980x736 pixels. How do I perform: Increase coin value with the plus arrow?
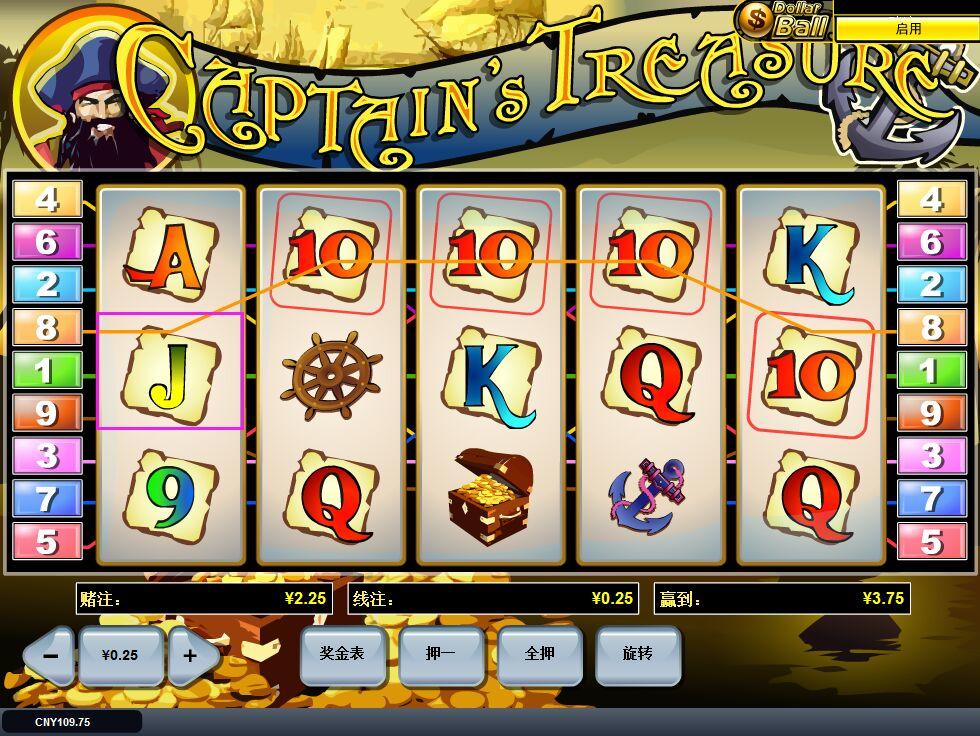point(190,656)
